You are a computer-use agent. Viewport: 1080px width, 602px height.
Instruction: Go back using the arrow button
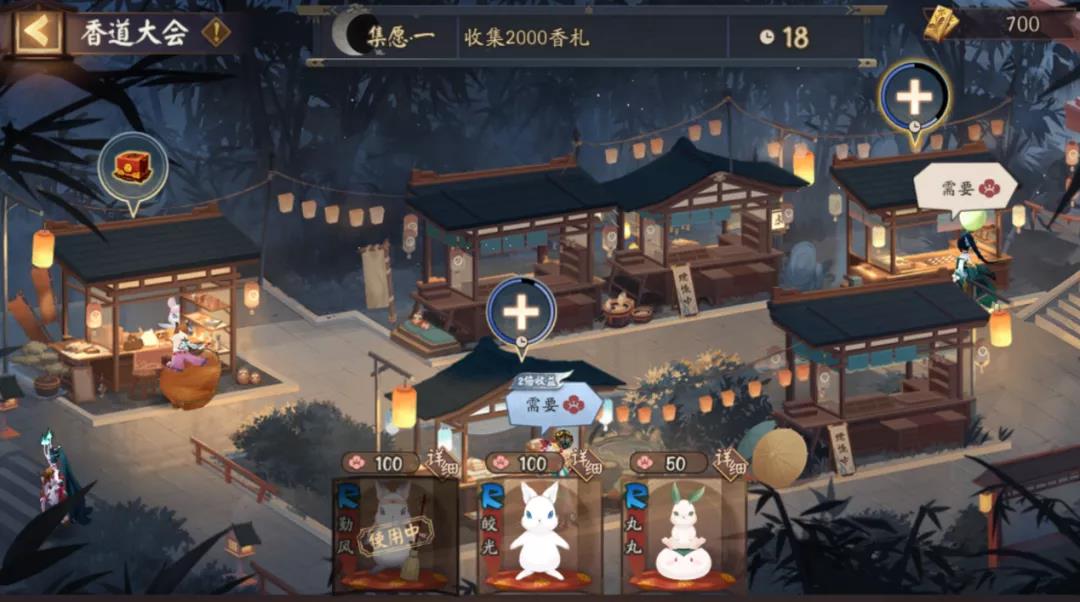[37, 32]
